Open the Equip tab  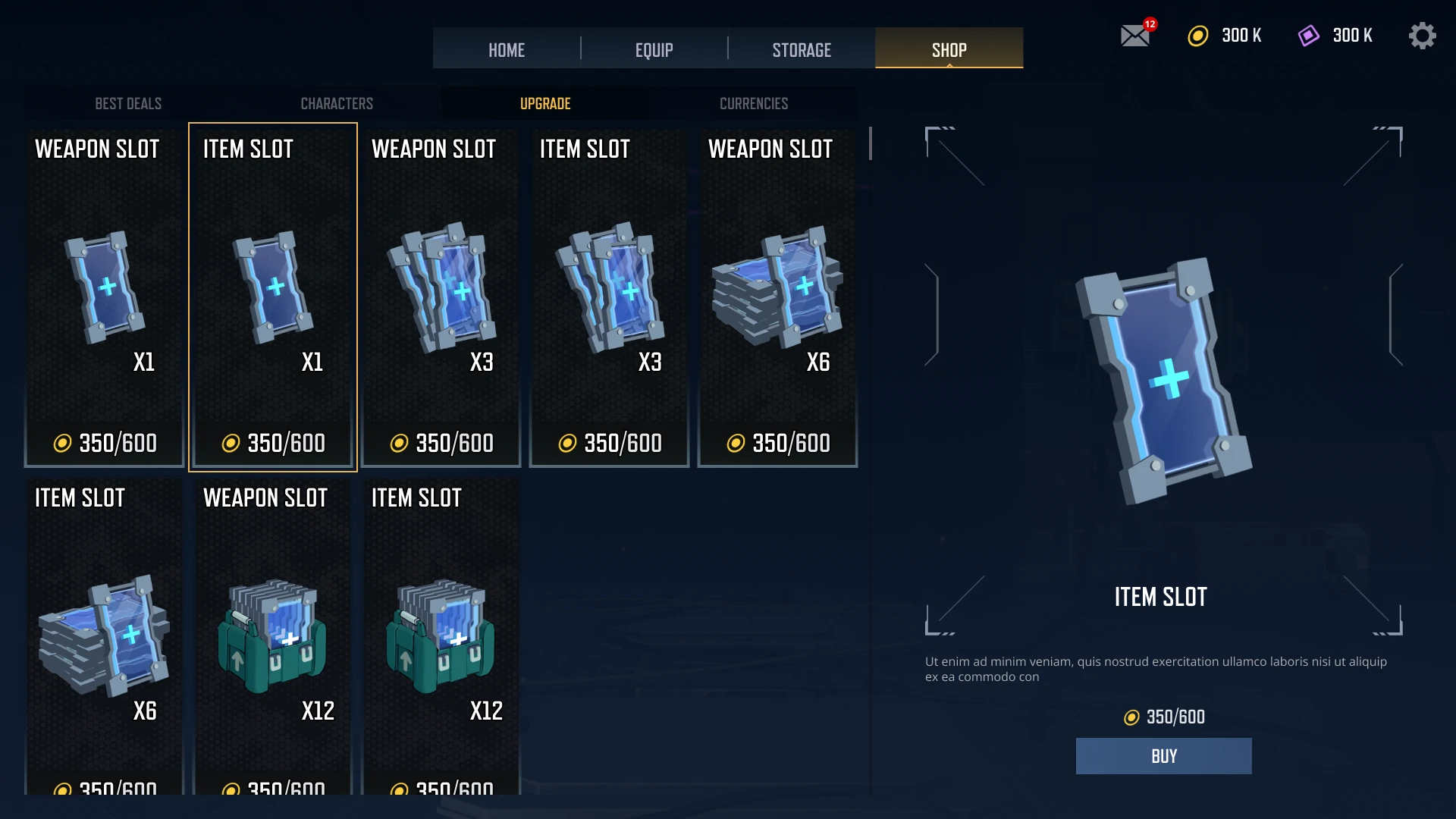pyautogui.click(x=654, y=50)
